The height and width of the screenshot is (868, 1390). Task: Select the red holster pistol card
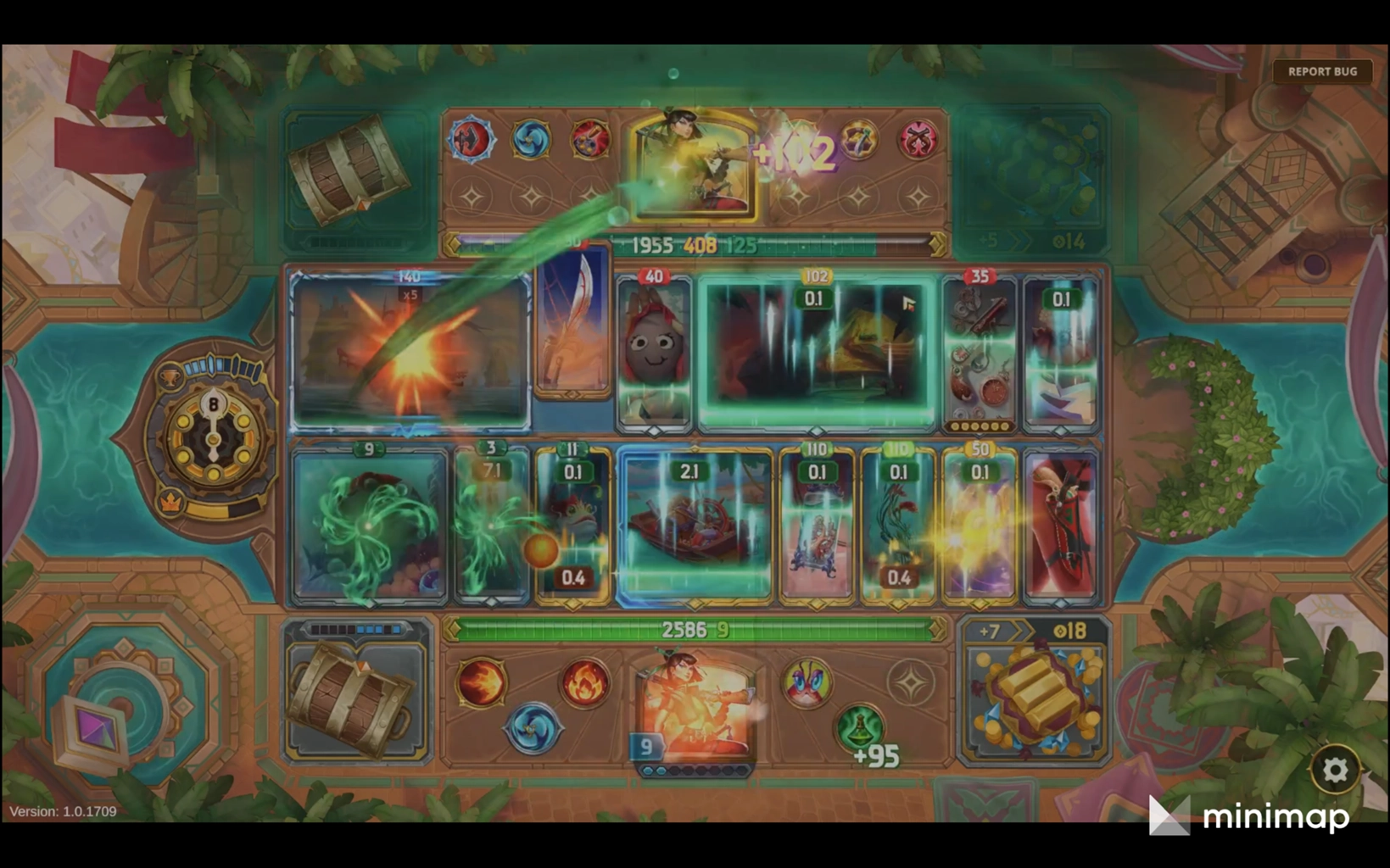(x=1061, y=526)
